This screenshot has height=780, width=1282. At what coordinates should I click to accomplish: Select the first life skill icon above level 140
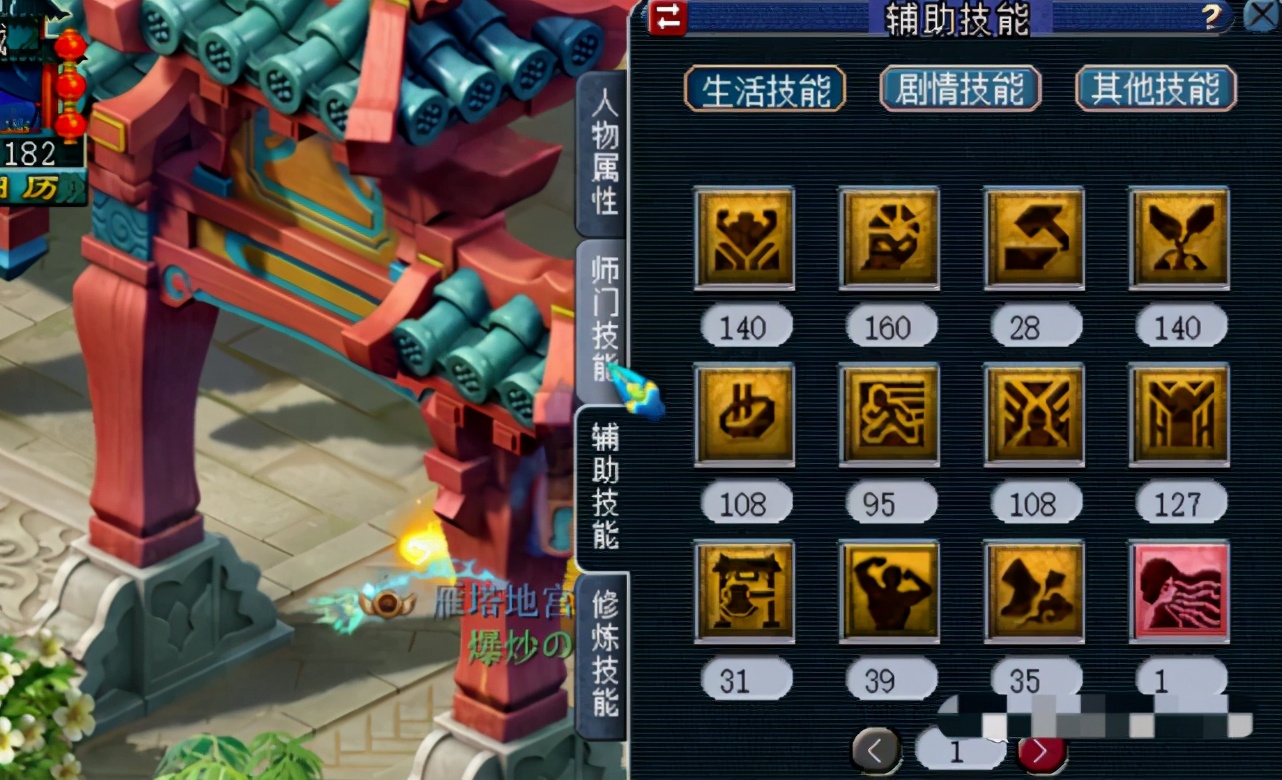[x=744, y=237]
